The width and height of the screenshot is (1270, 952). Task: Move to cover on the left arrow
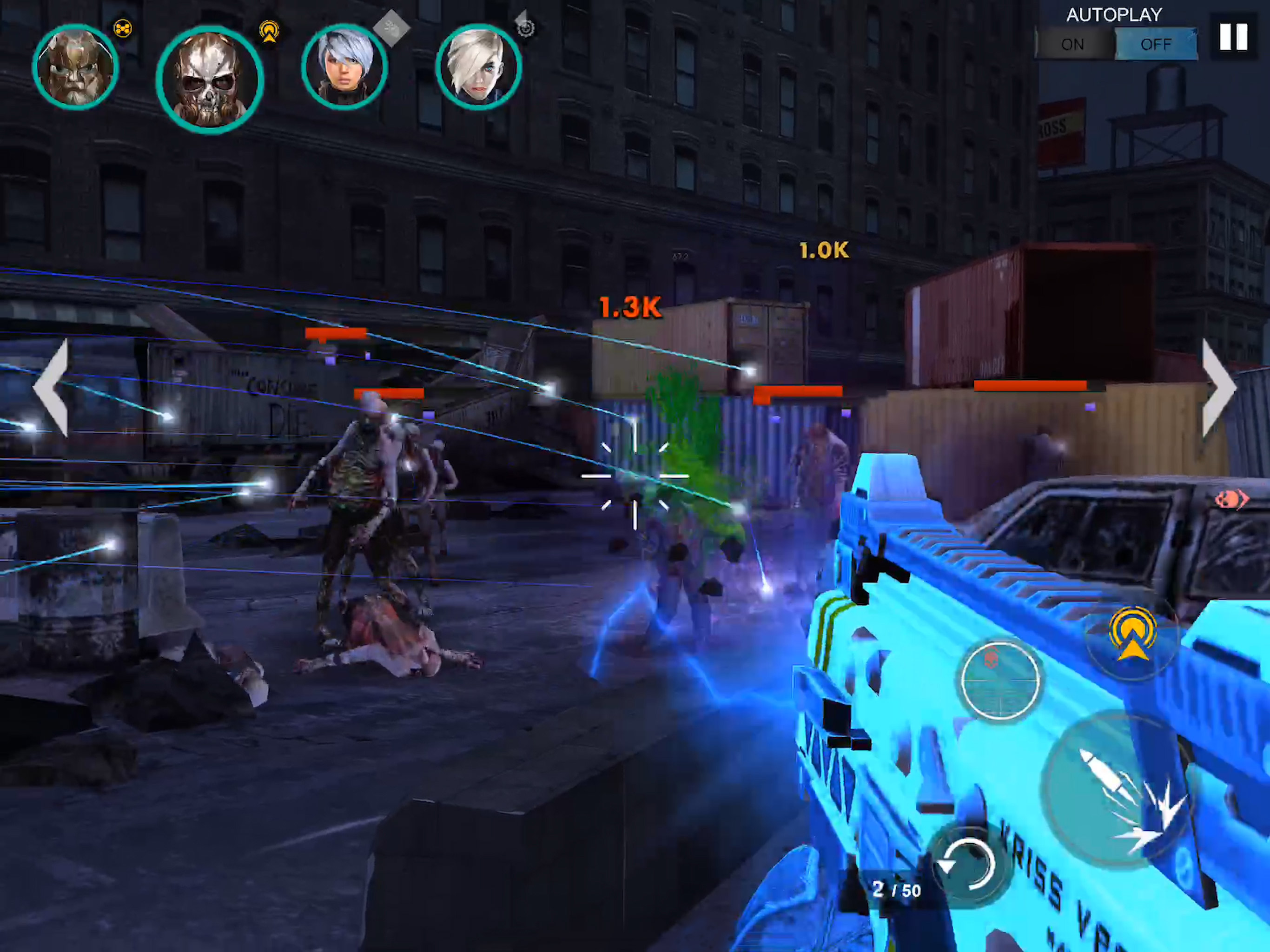point(53,388)
